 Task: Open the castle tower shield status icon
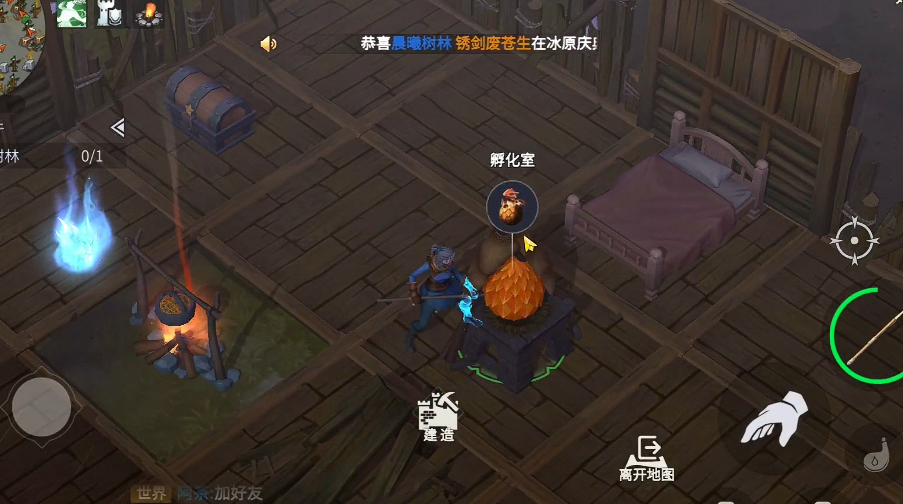point(108,13)
